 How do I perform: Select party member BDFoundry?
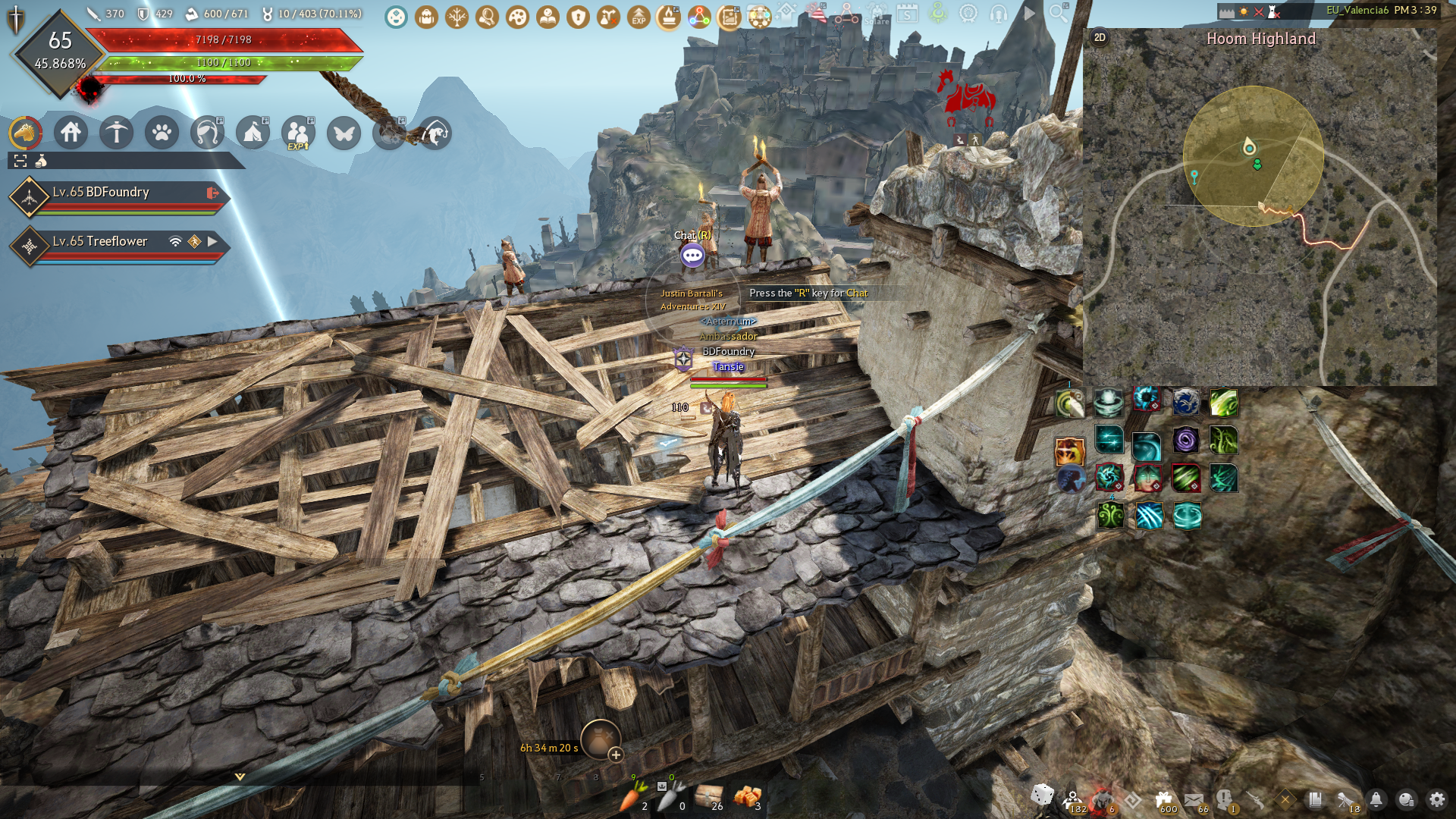point(101,193)
